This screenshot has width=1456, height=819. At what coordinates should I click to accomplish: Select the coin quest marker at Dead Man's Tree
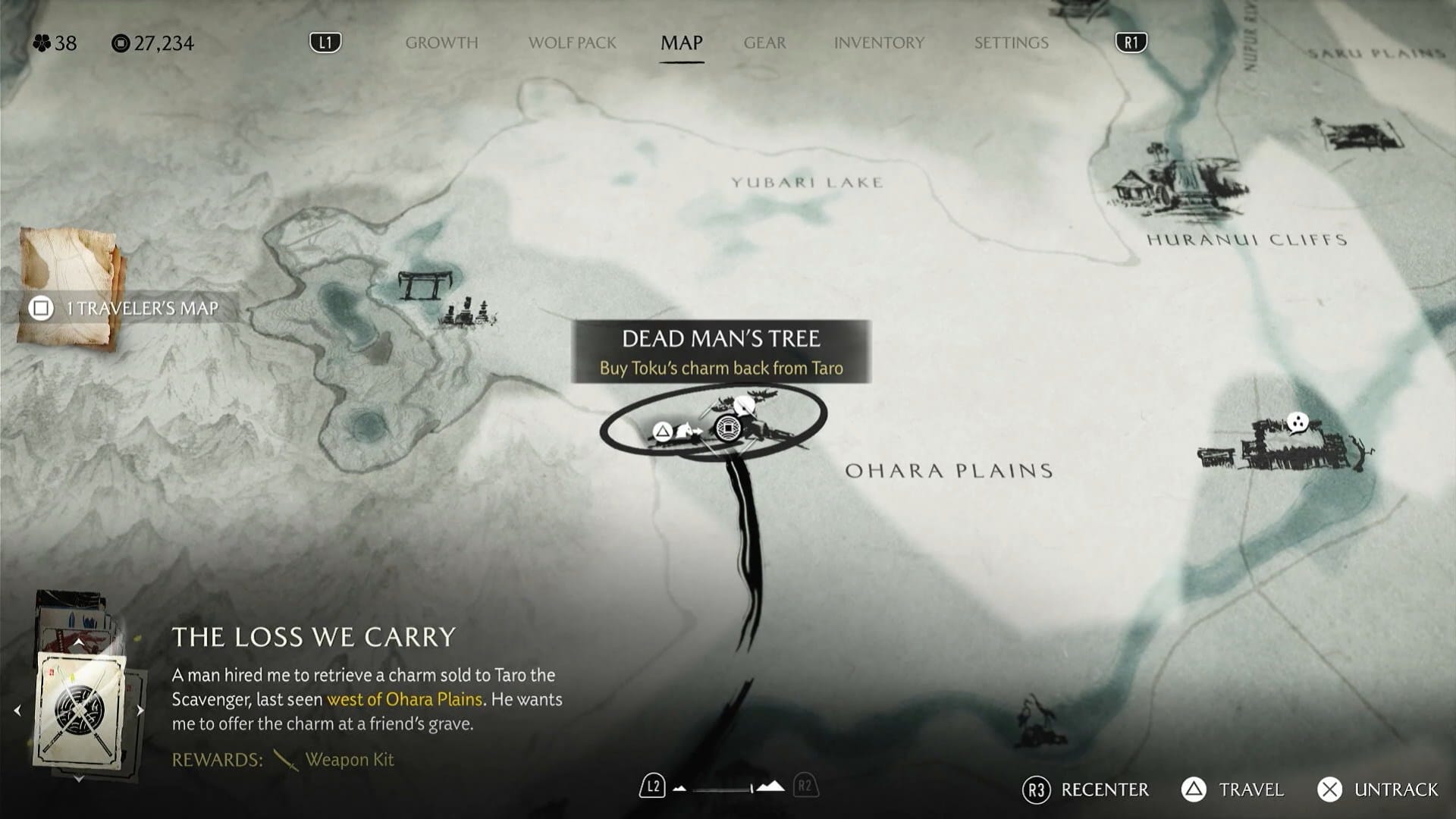727,429
